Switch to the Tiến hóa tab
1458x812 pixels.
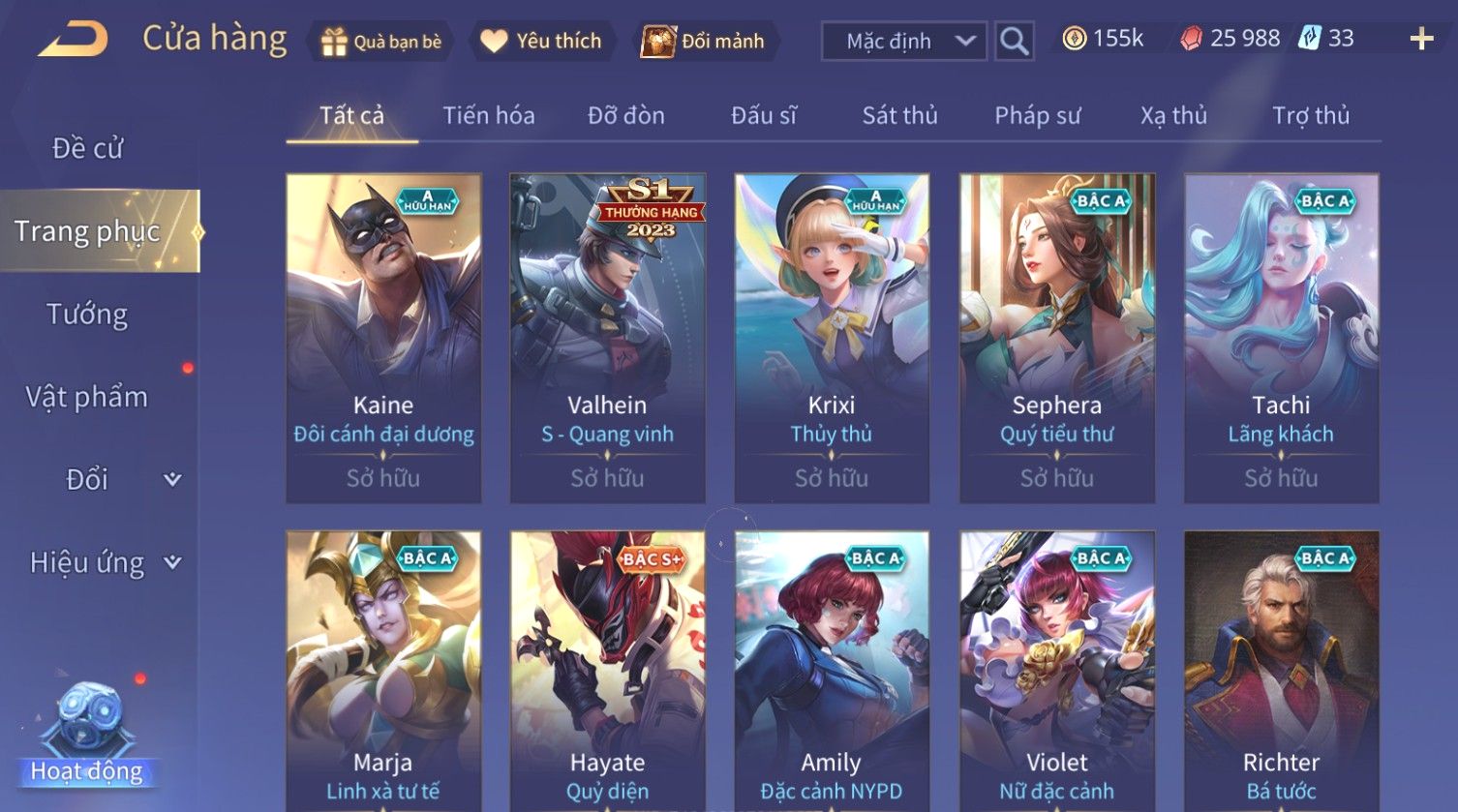click(488, 116)
